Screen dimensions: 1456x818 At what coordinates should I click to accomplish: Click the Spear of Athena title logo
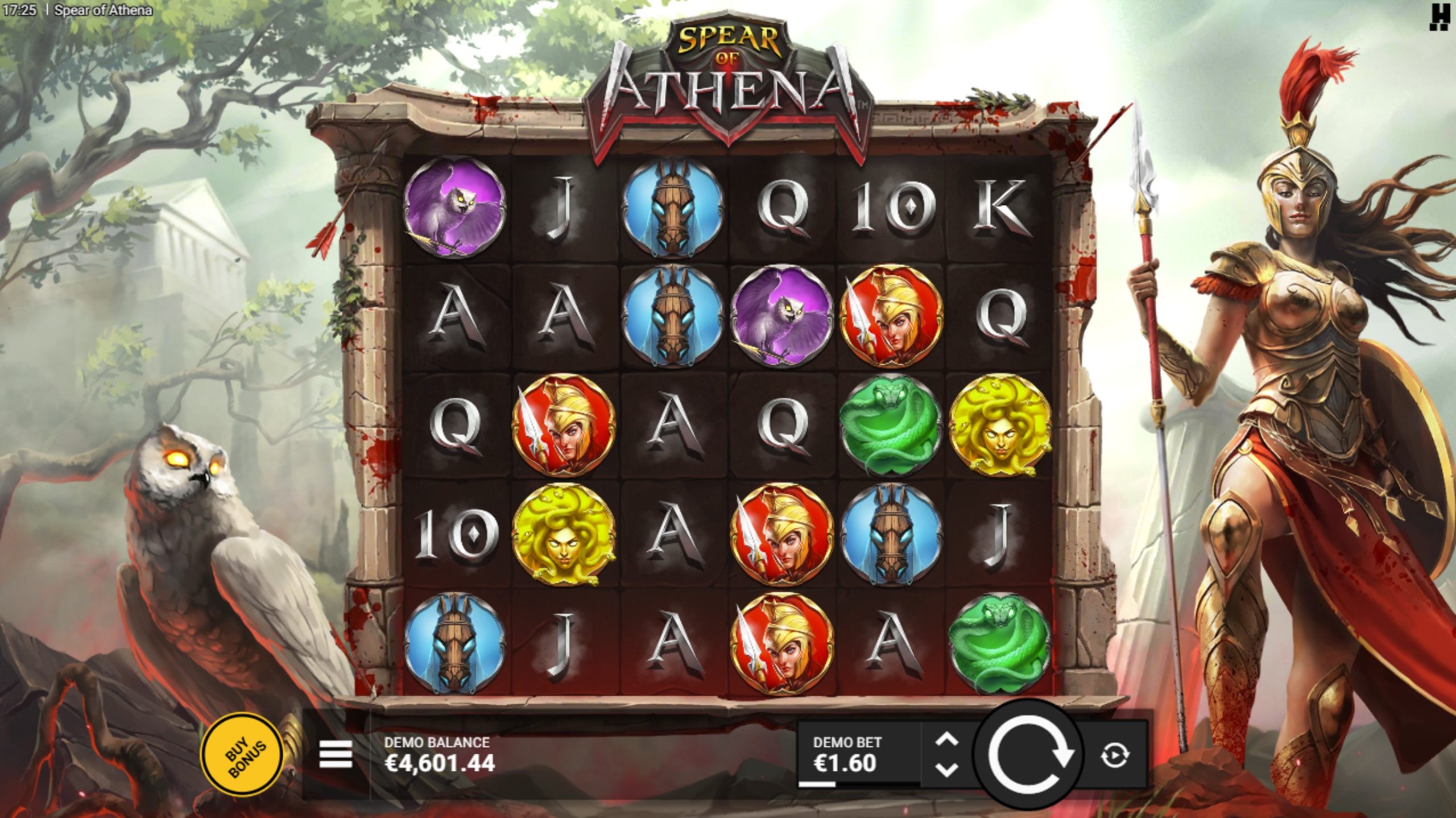(x=728, y=80)
